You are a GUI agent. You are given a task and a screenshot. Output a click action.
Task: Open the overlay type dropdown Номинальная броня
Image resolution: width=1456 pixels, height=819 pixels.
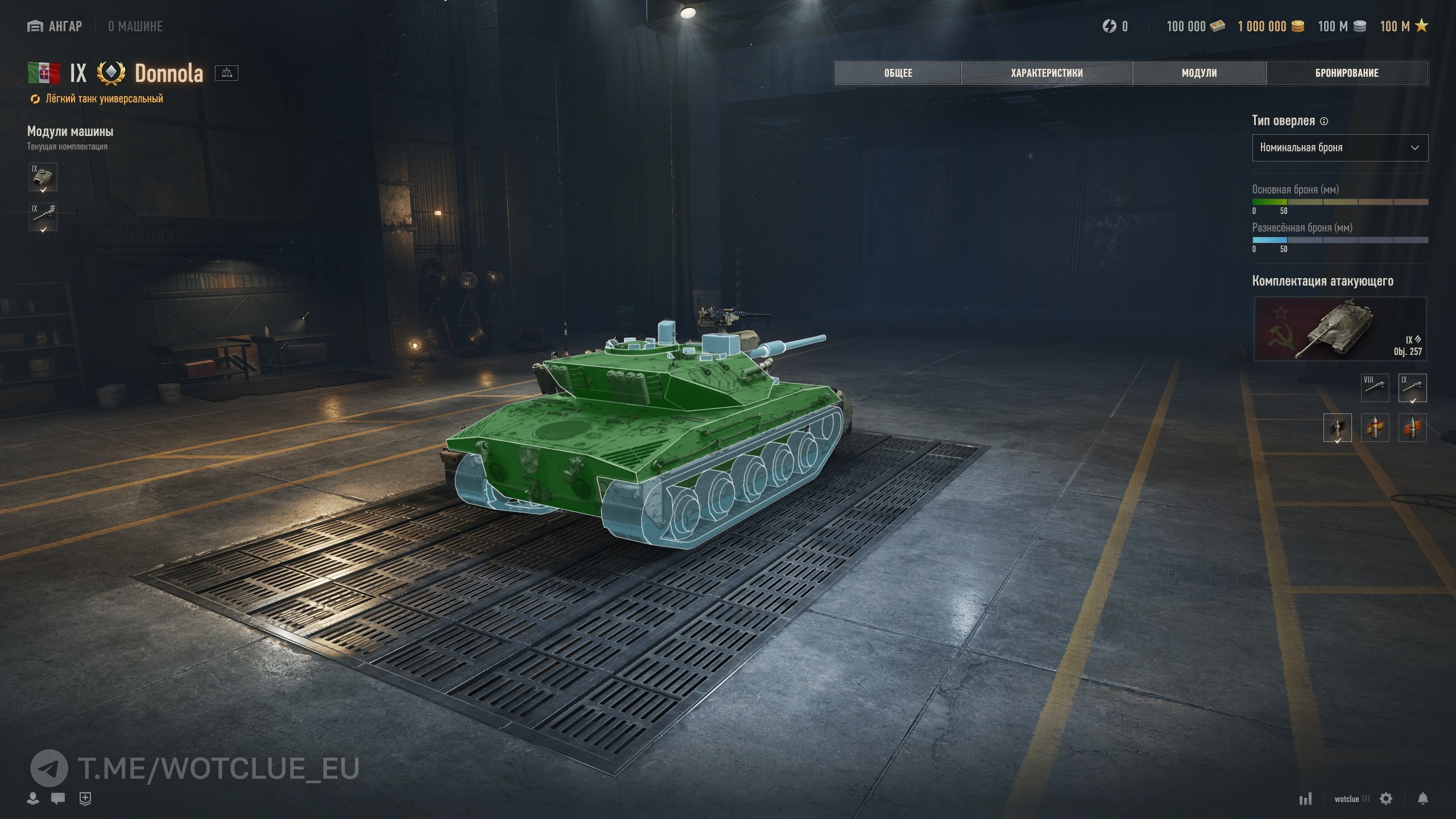[1339, 148]
